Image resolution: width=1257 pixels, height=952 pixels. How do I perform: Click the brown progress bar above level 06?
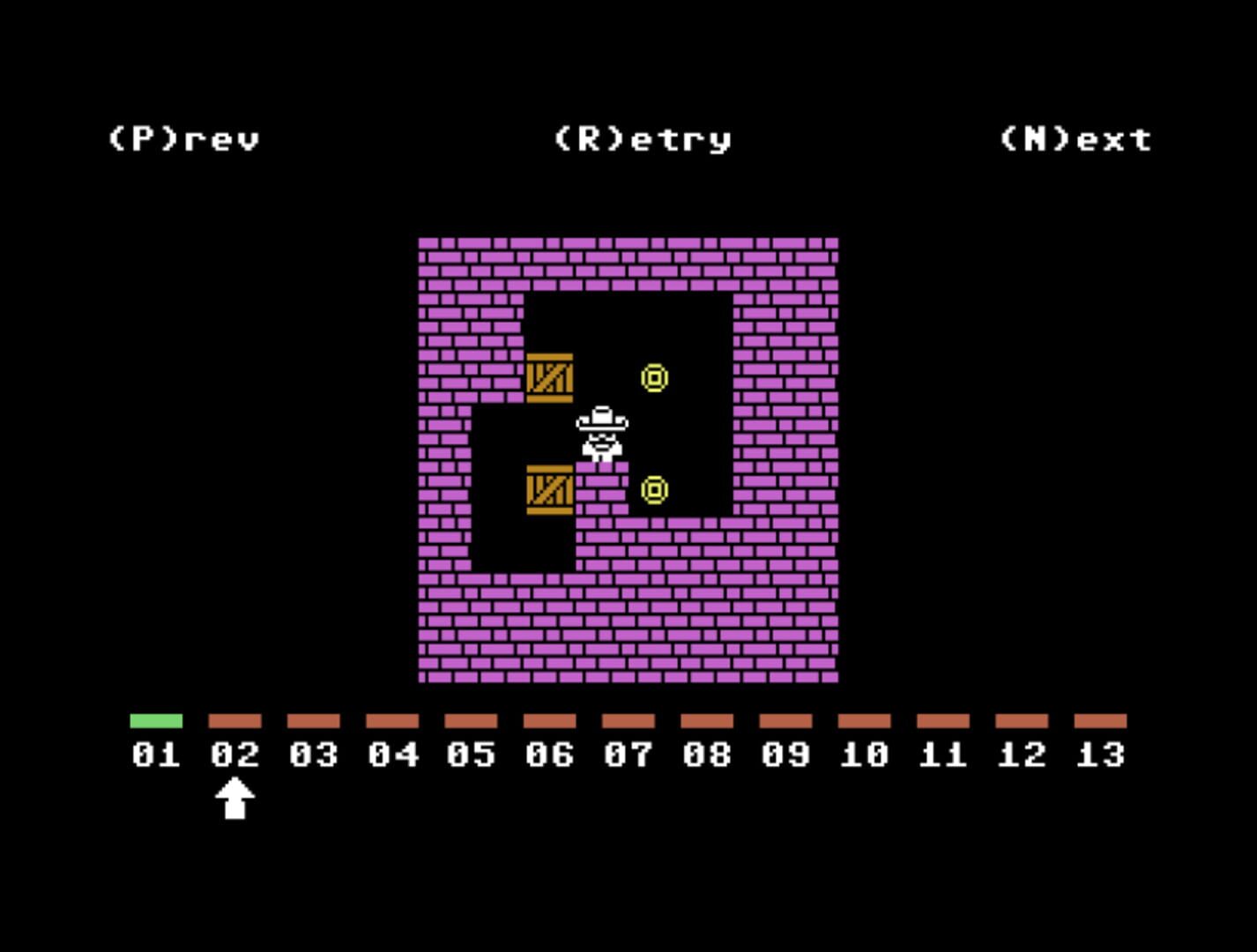click(548, 720)
